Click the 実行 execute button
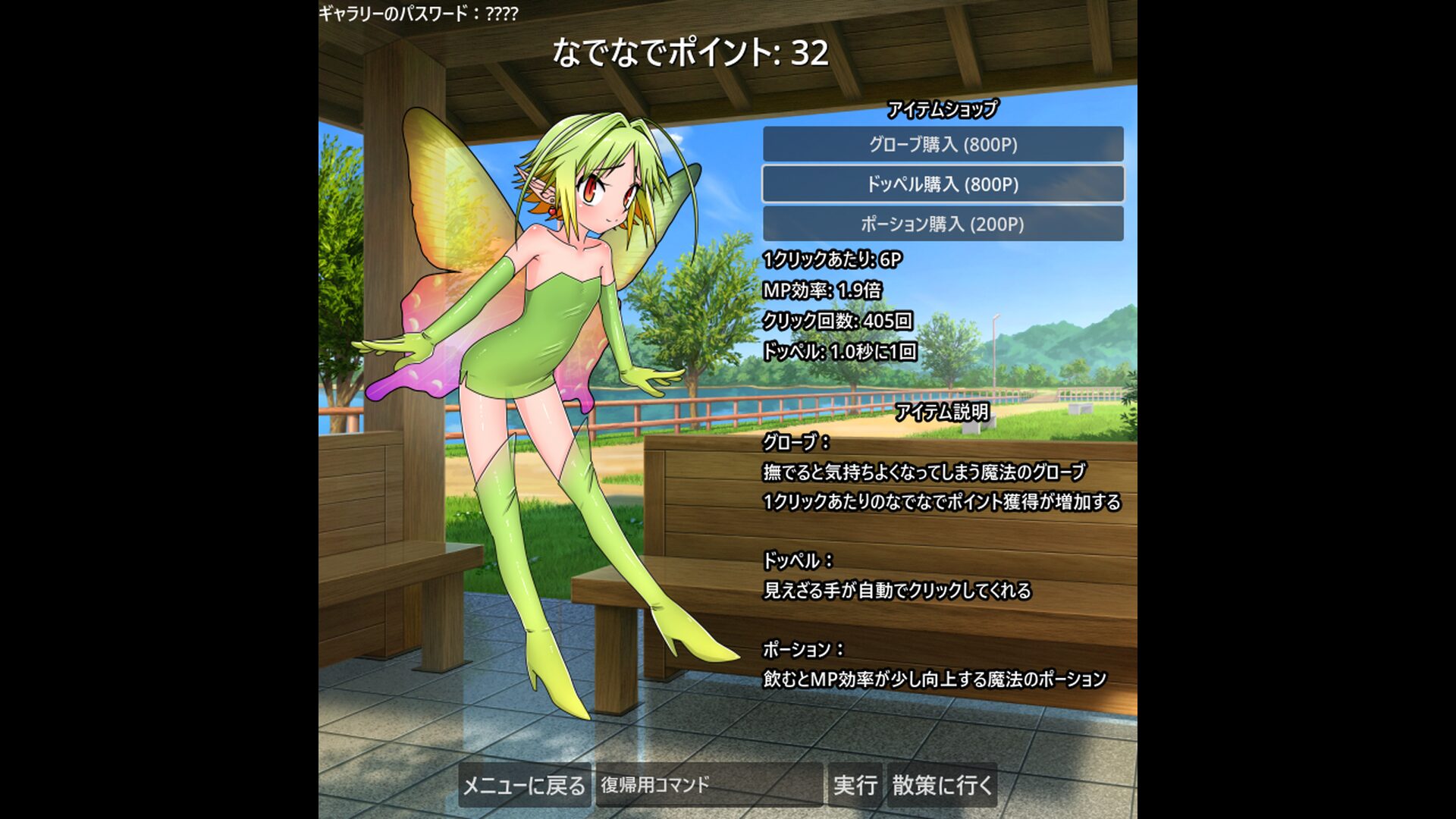The height and width of the screenshot is (819, 1456). (855, 785)
